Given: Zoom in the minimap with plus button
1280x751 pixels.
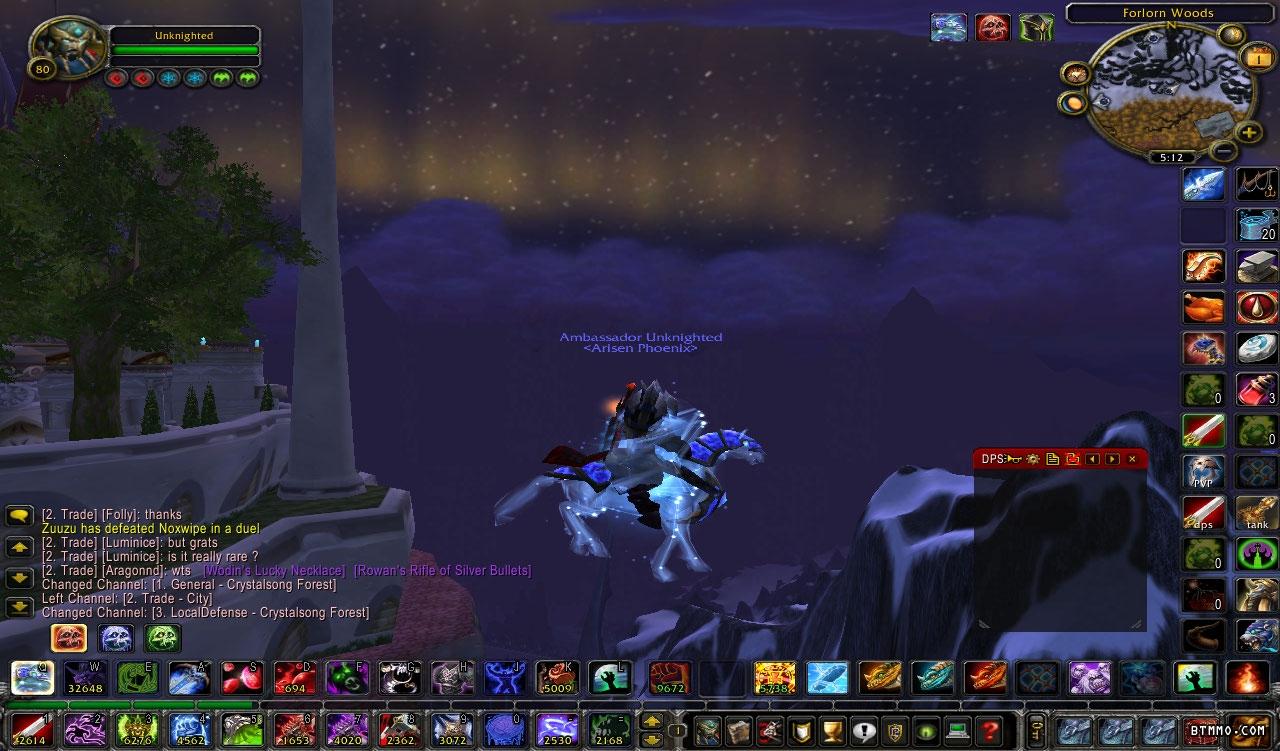Looking at the screenshot, I should 1249,132.
